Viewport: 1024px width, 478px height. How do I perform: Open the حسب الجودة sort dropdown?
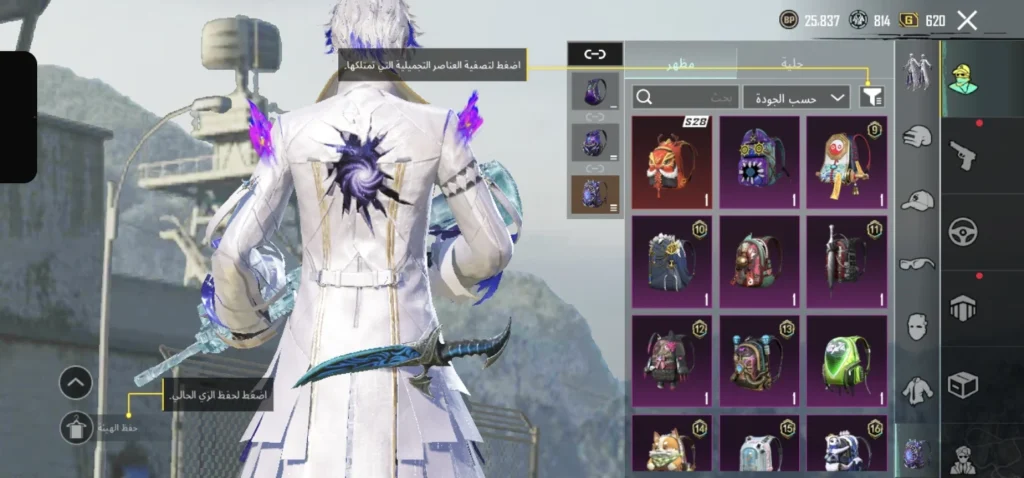click(796, 97)
